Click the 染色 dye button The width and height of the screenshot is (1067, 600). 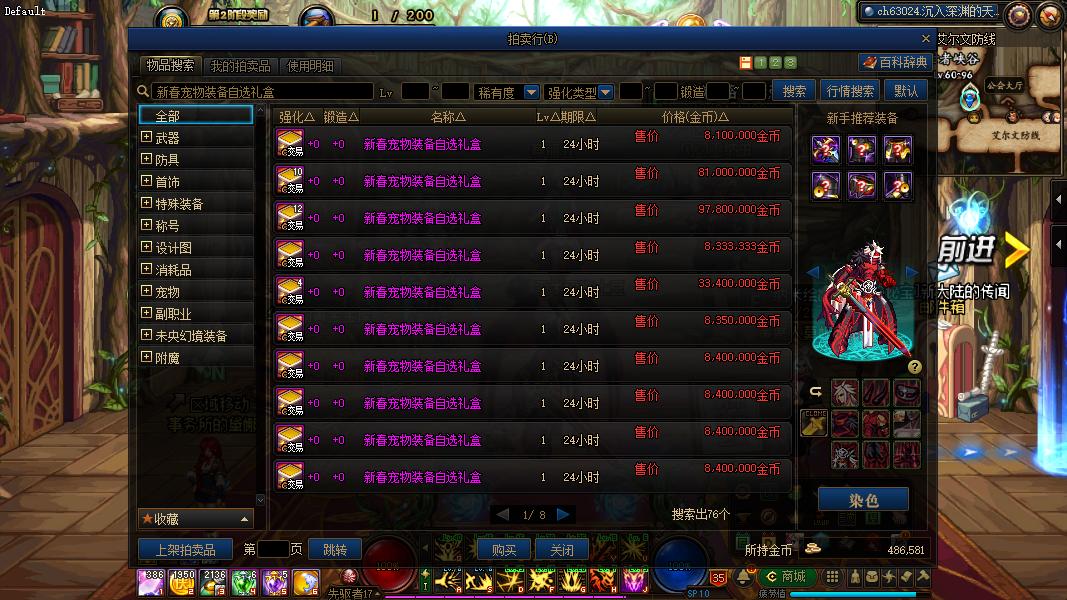(863, 500)
